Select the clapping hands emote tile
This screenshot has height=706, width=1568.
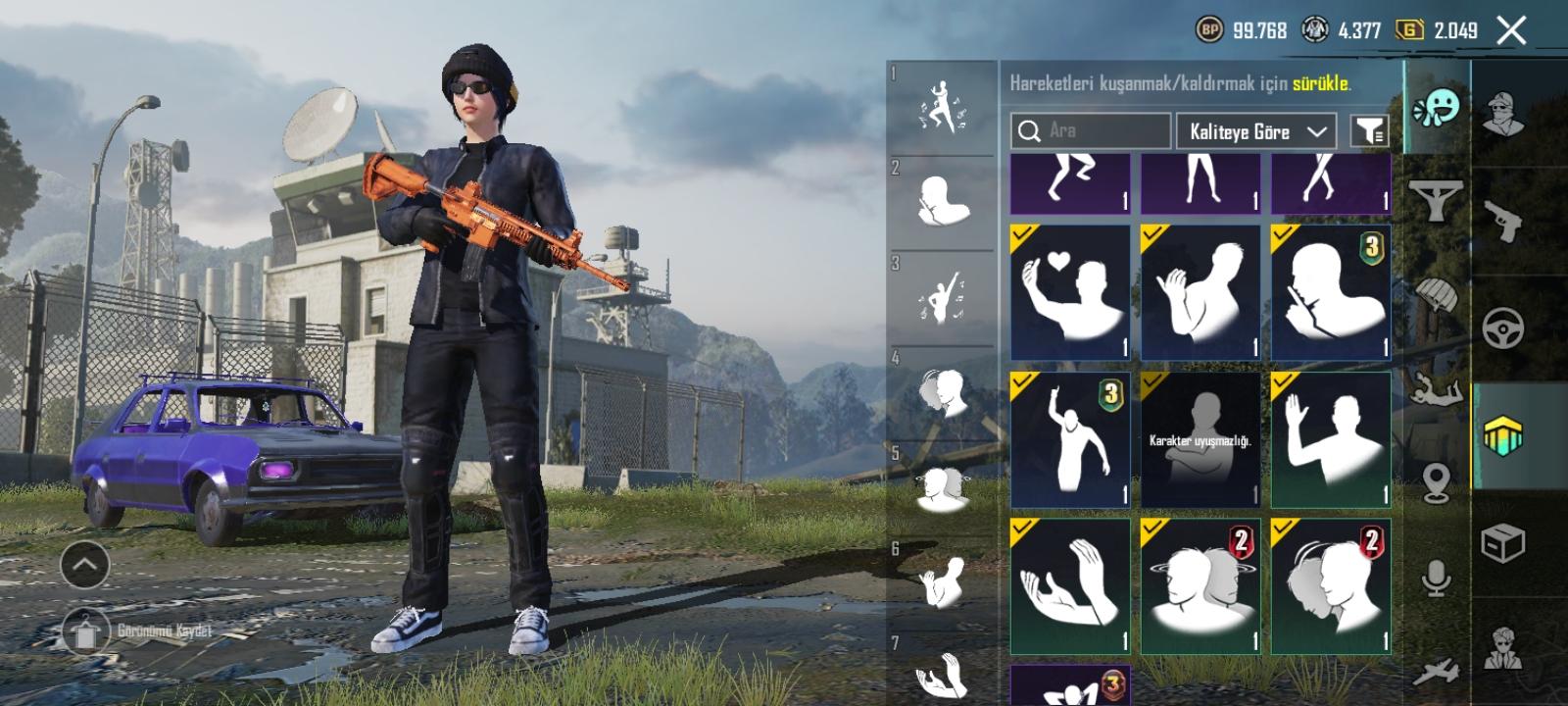point(1069,586)
